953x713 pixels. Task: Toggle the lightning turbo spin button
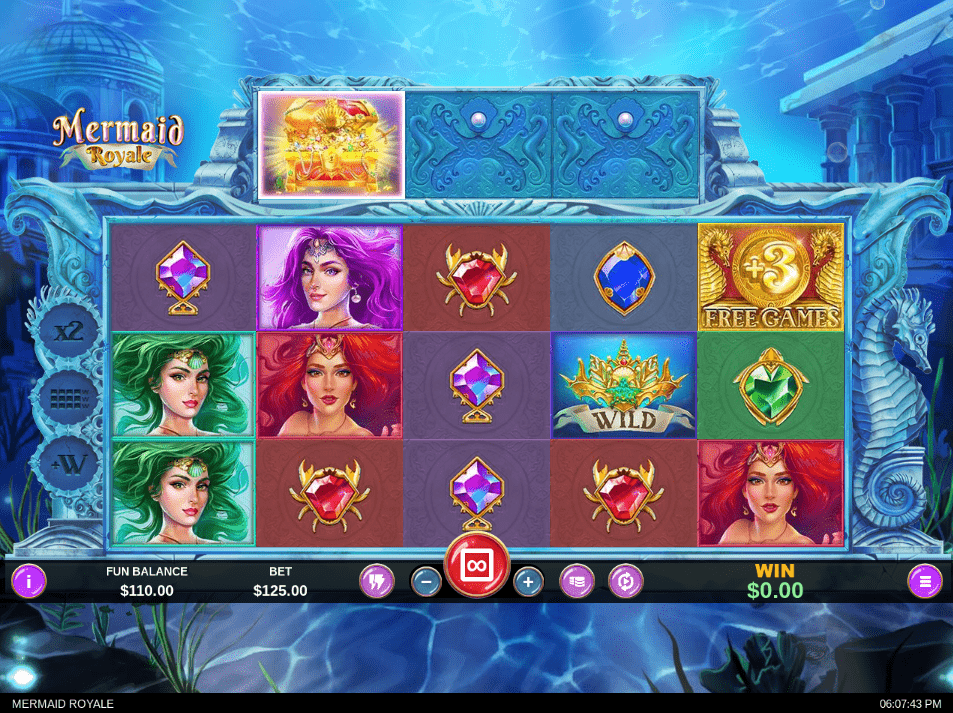(x=377, y=581)
